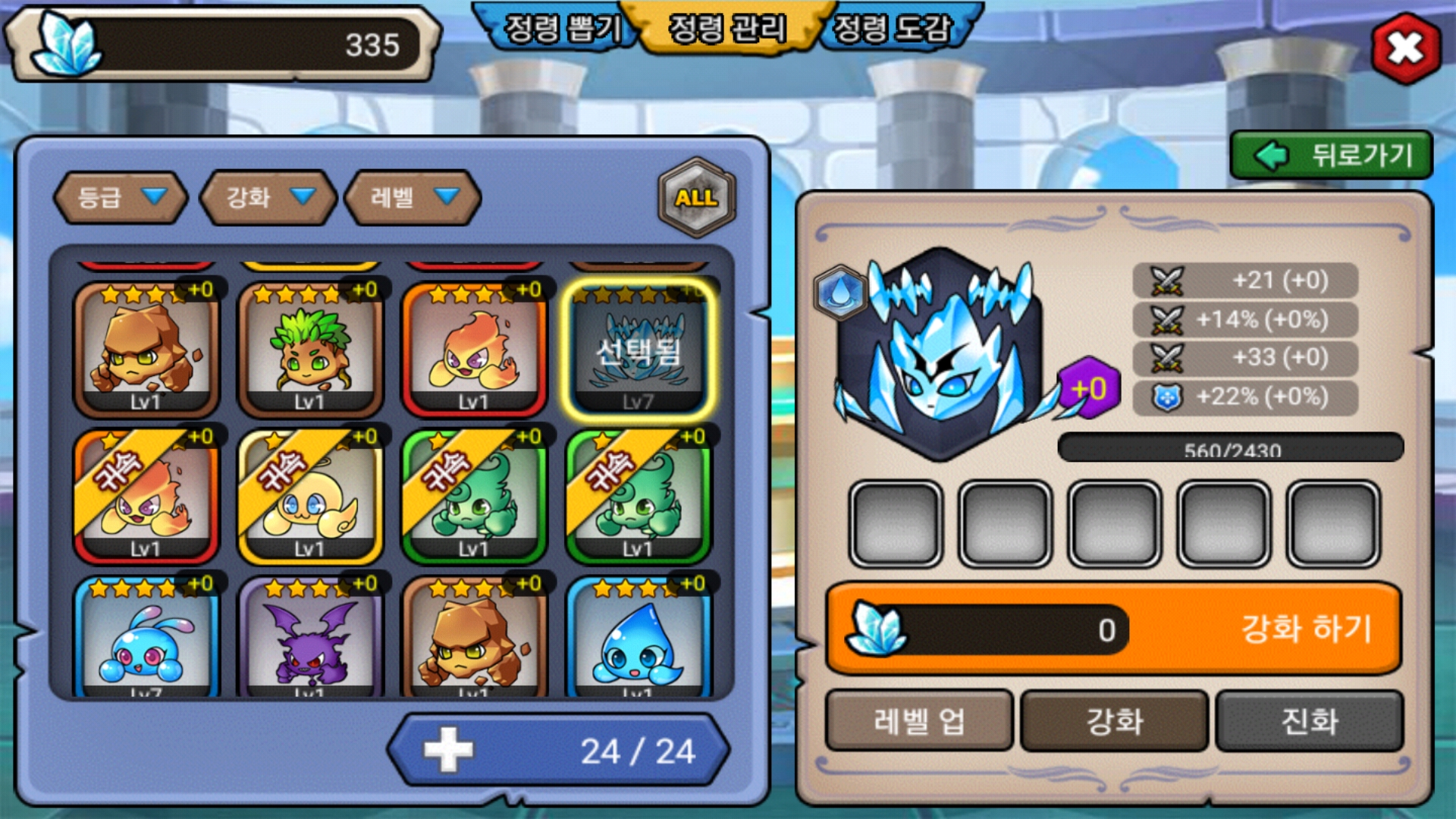Expand spirit storage with the plus button

(448, 750)
